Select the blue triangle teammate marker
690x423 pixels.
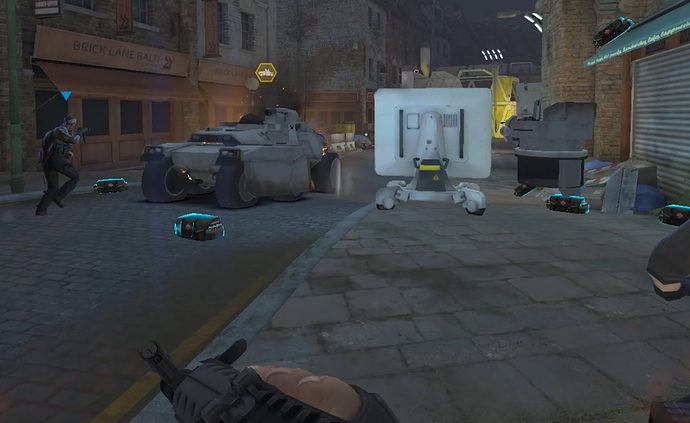65,97
